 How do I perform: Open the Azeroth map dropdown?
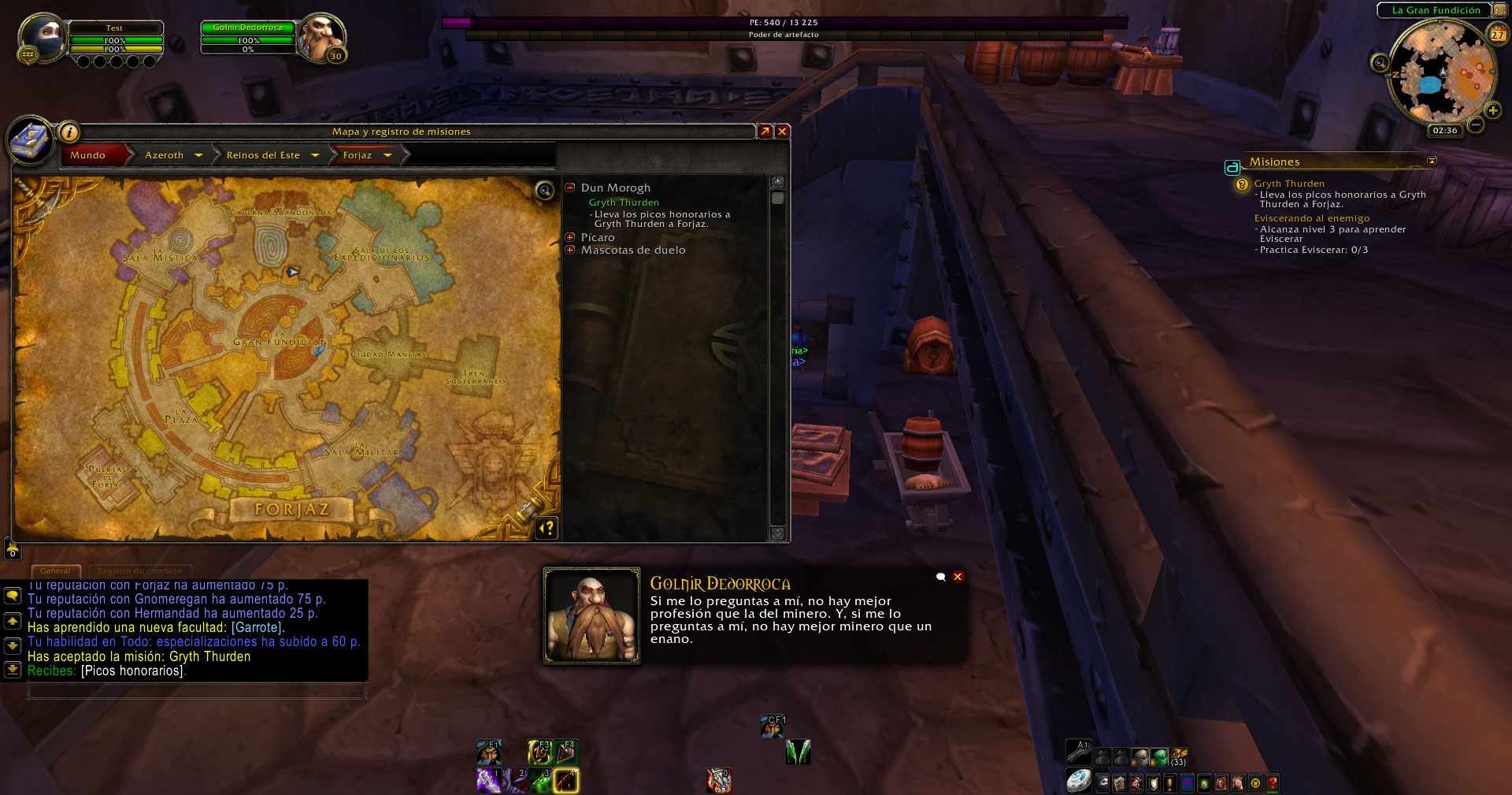point(198,155)
